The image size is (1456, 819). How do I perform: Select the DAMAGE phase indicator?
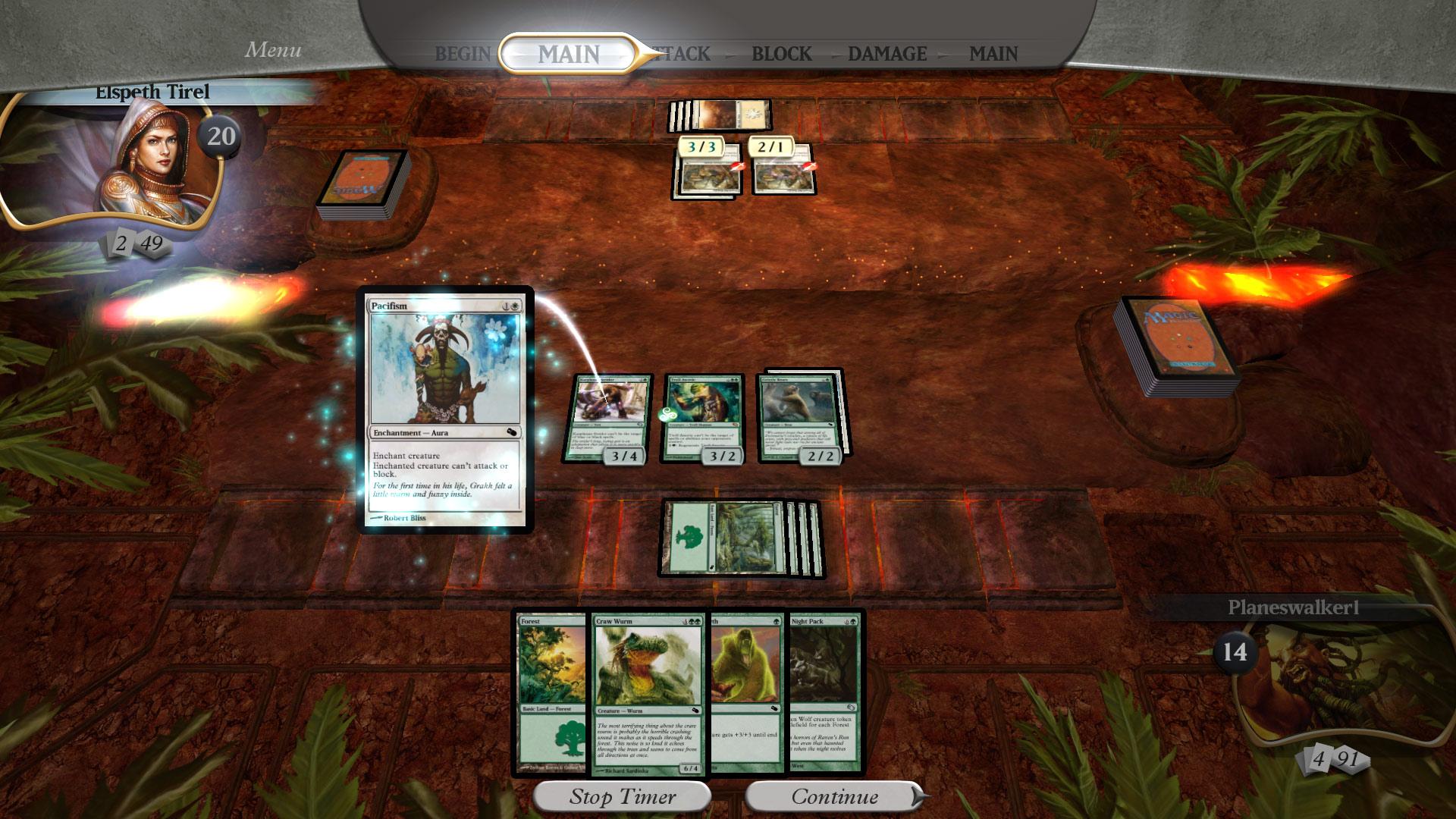887,54
